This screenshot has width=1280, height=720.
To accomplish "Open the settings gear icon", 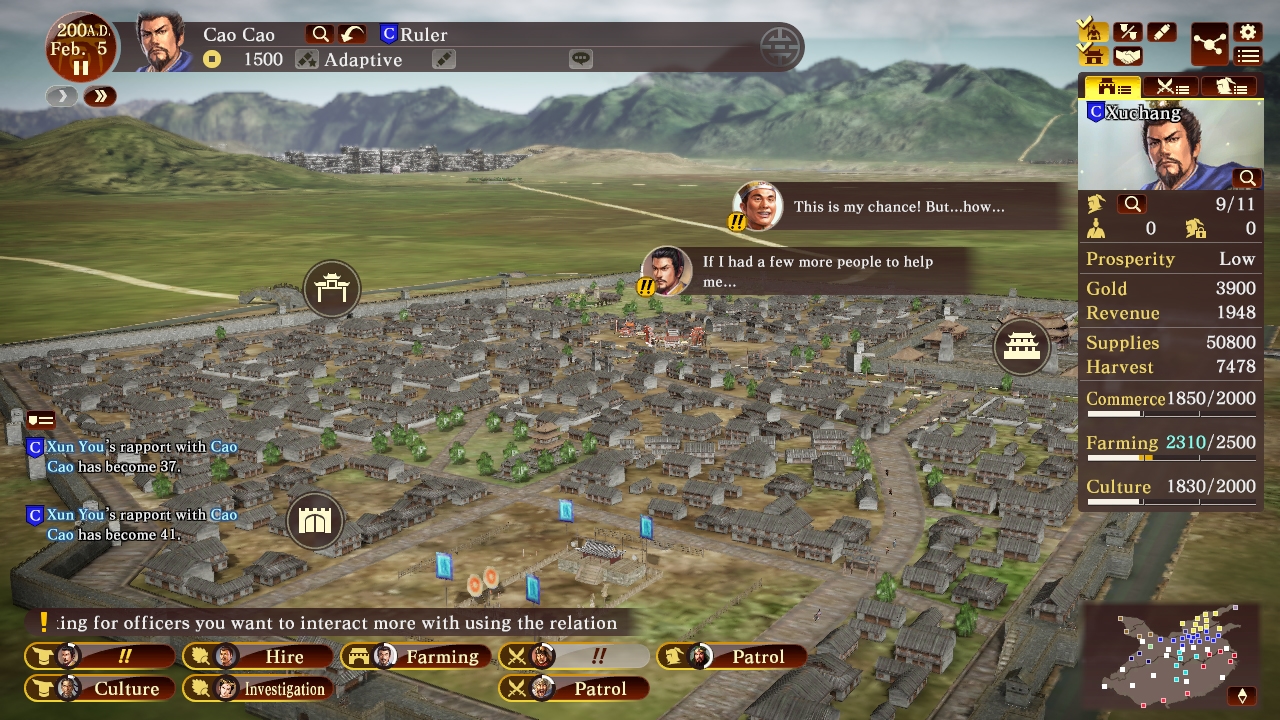I will pyautogui.click(x=1248, y=31).
